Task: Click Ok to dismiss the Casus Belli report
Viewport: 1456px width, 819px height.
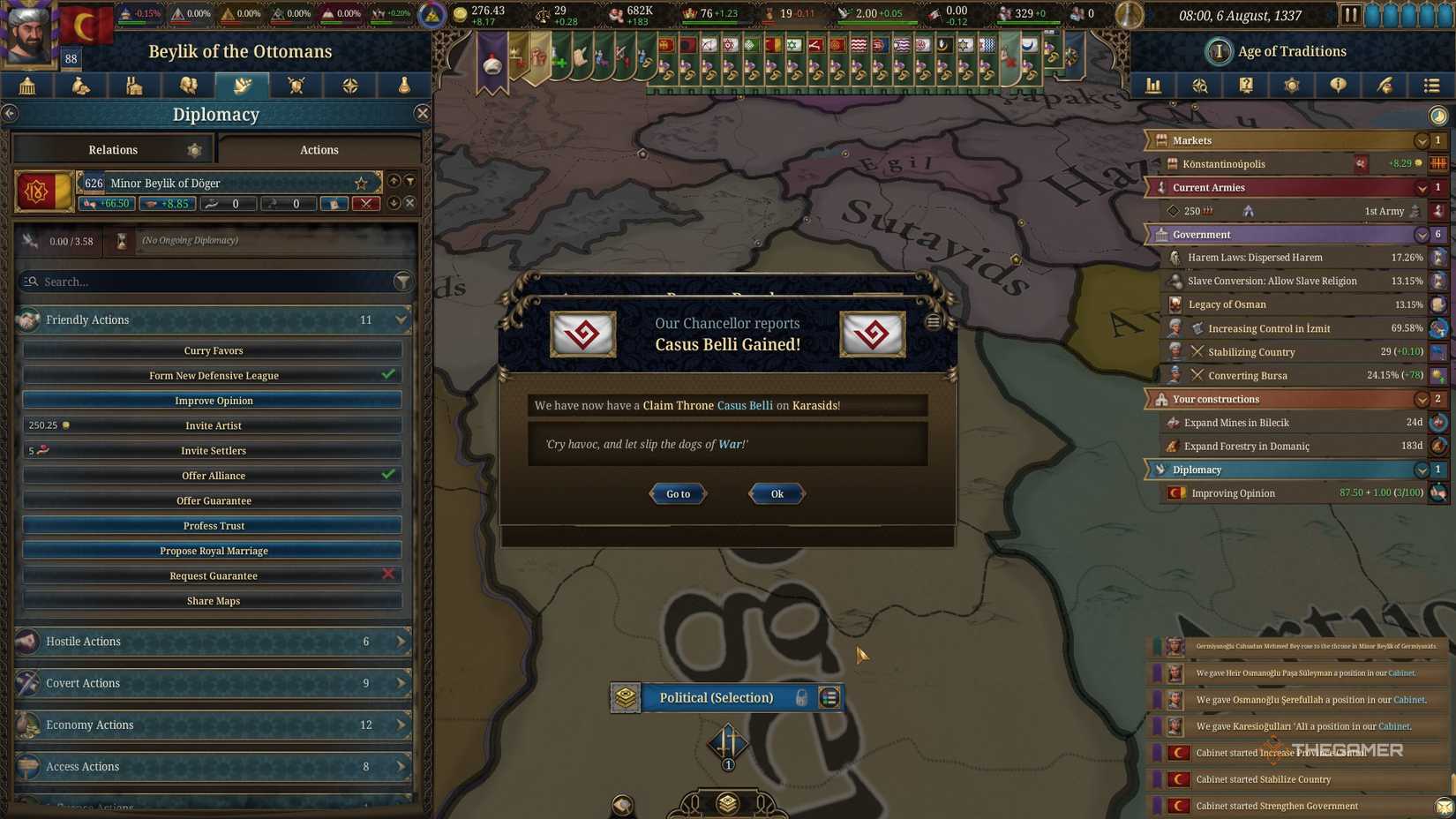Action: point(776,493)
